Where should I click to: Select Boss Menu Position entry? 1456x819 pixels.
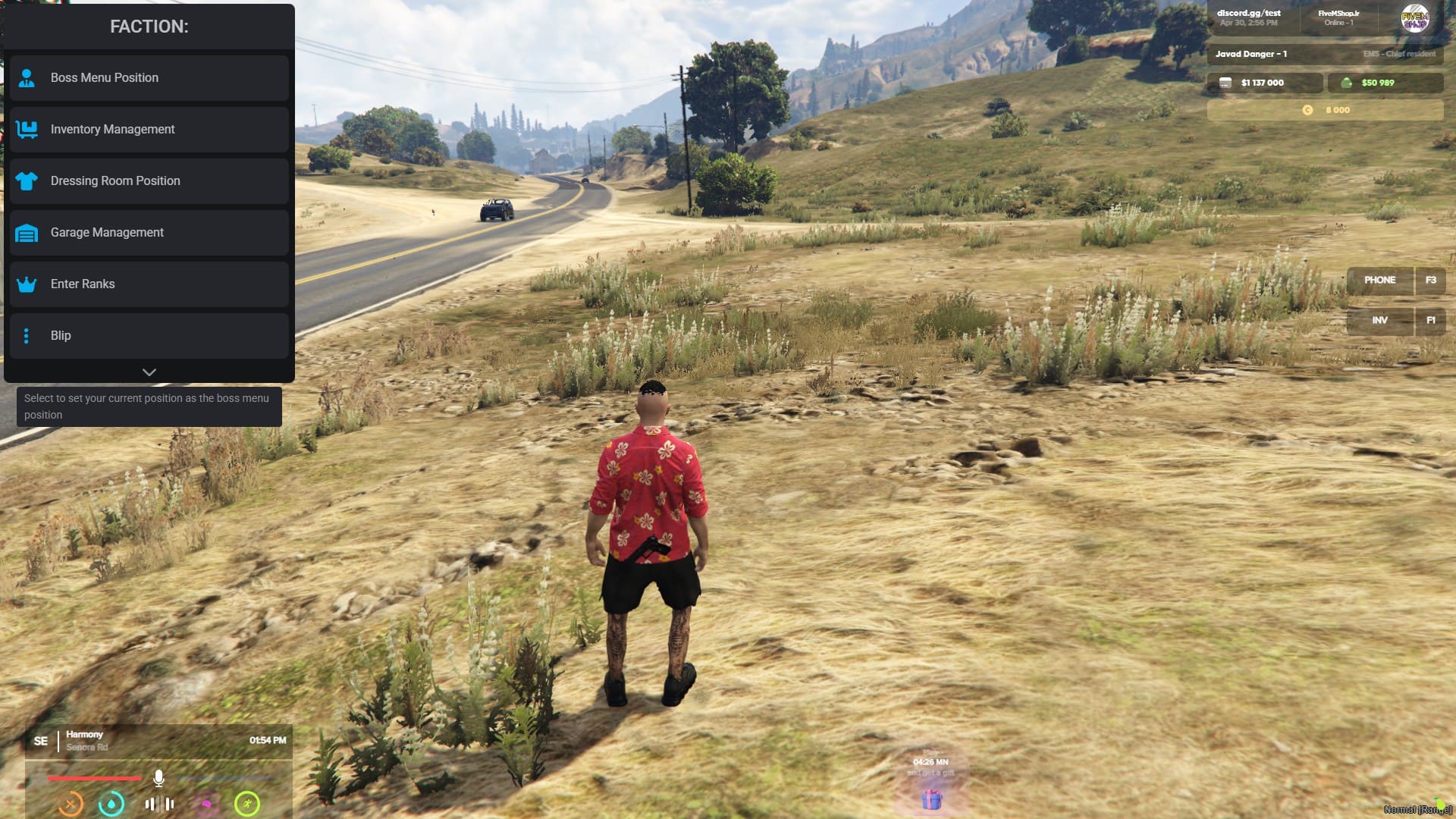point(149,78)
